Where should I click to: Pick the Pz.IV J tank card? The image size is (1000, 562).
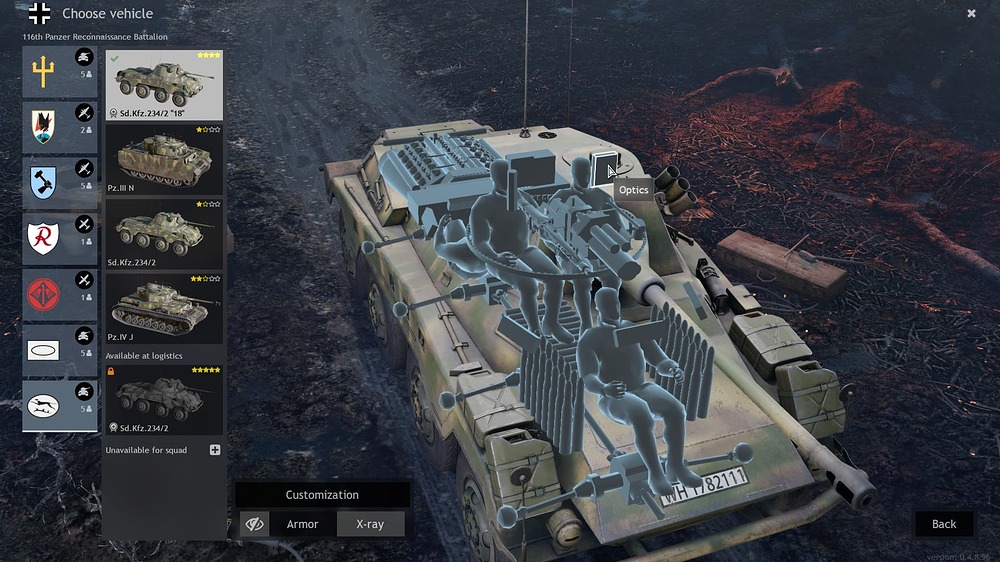point(164,308)
